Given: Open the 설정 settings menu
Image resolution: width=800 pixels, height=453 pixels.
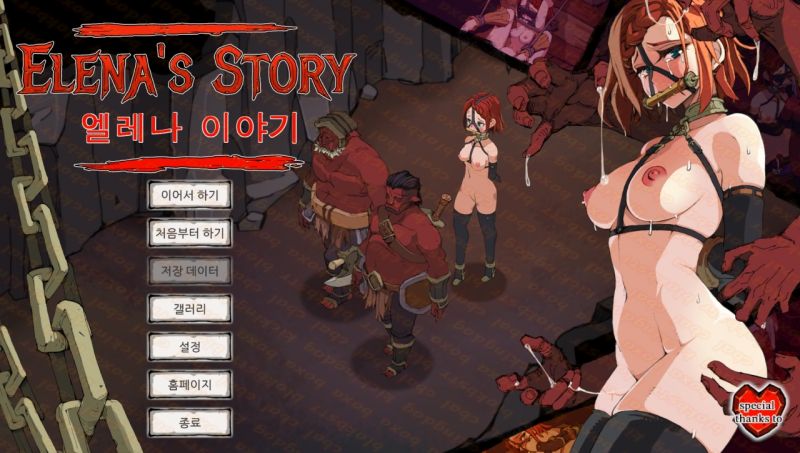Looking at the screenshot, I should [190, 345].
